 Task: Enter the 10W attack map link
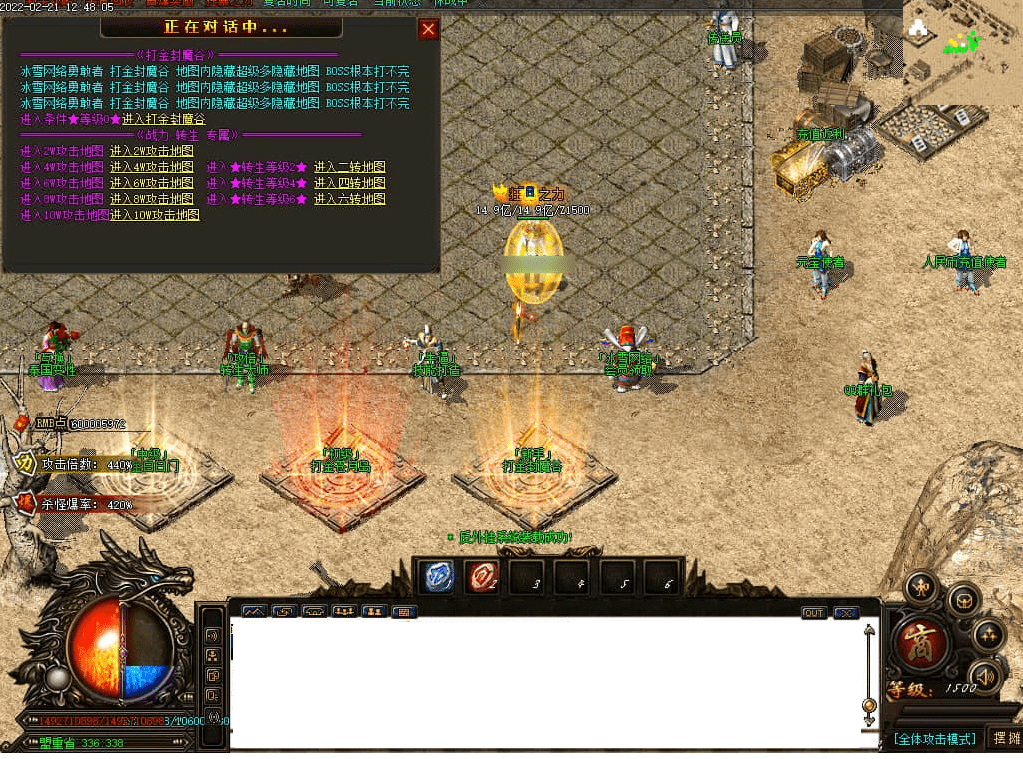(x=154, y=215)
